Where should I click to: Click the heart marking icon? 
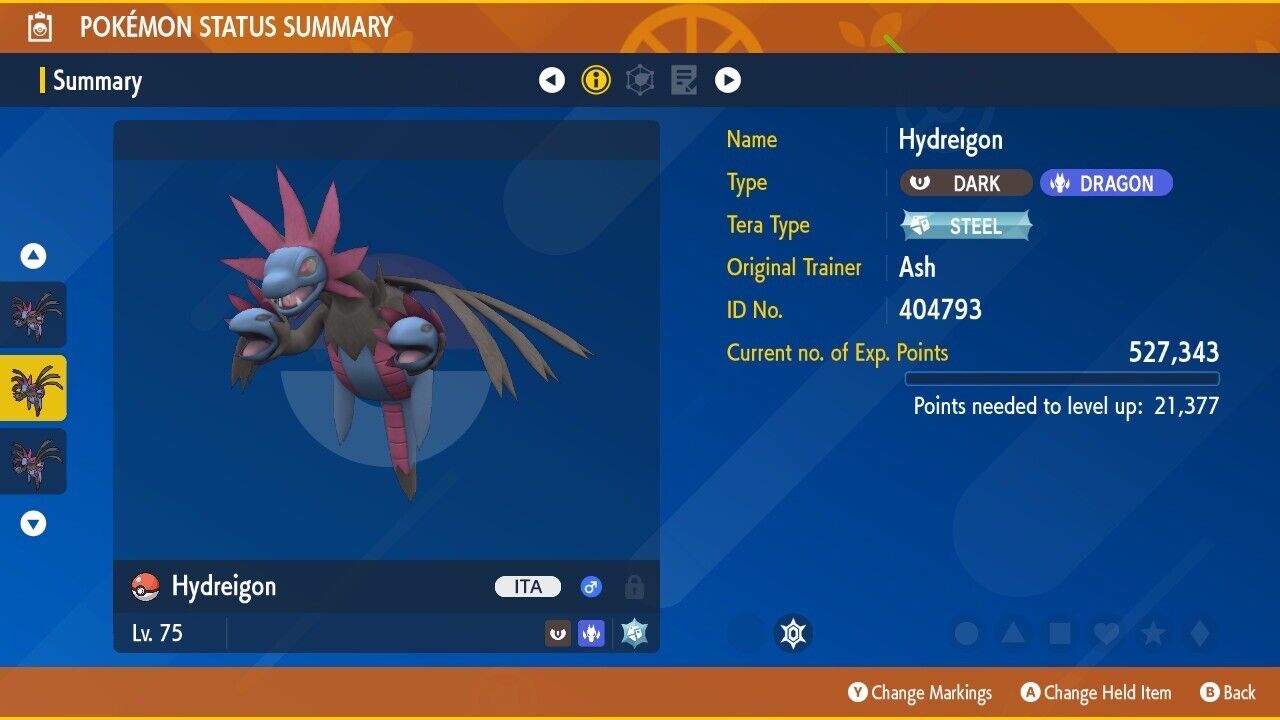[1106, 633]
